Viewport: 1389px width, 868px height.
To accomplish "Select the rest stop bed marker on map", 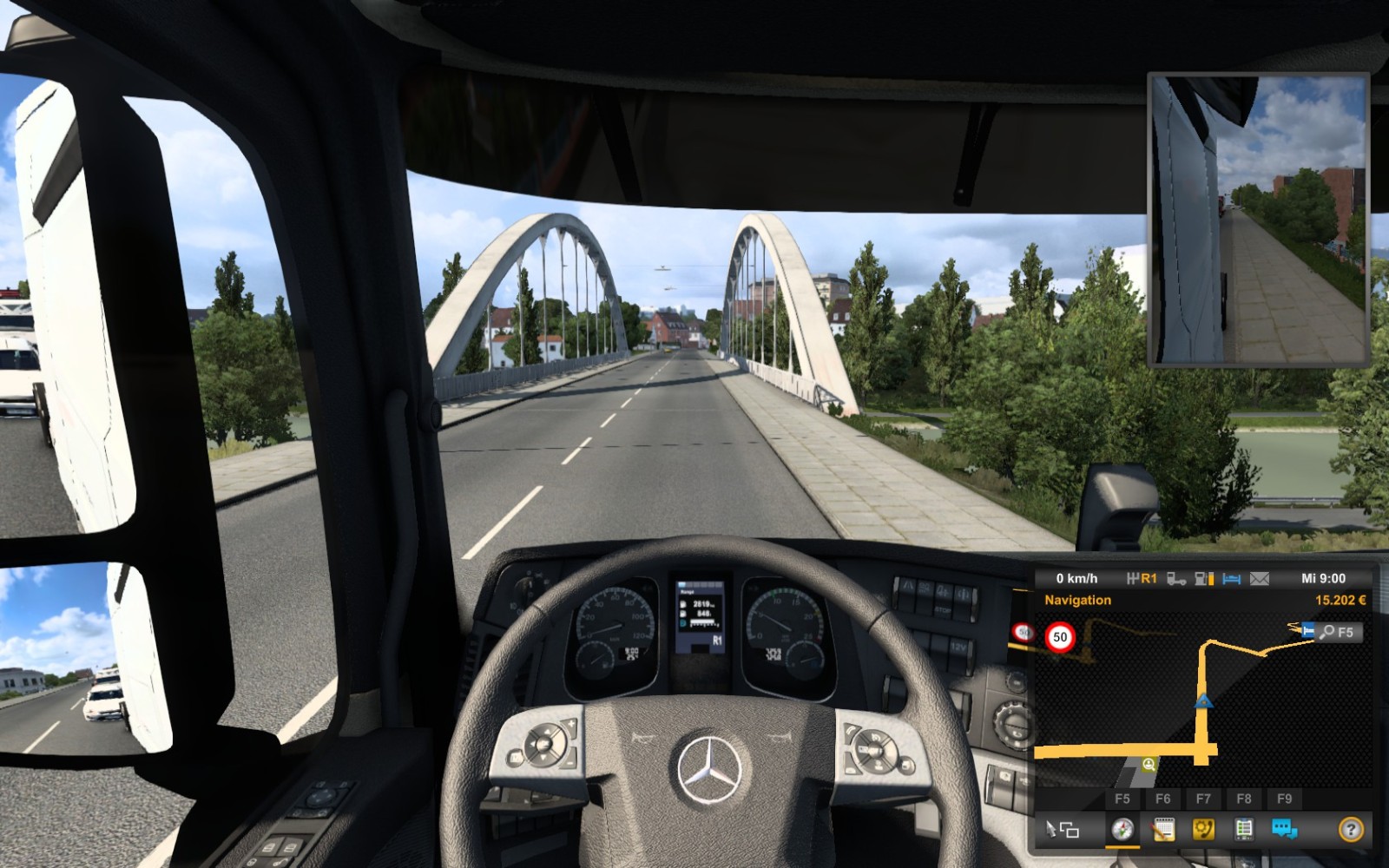I will click(1307, 630).
